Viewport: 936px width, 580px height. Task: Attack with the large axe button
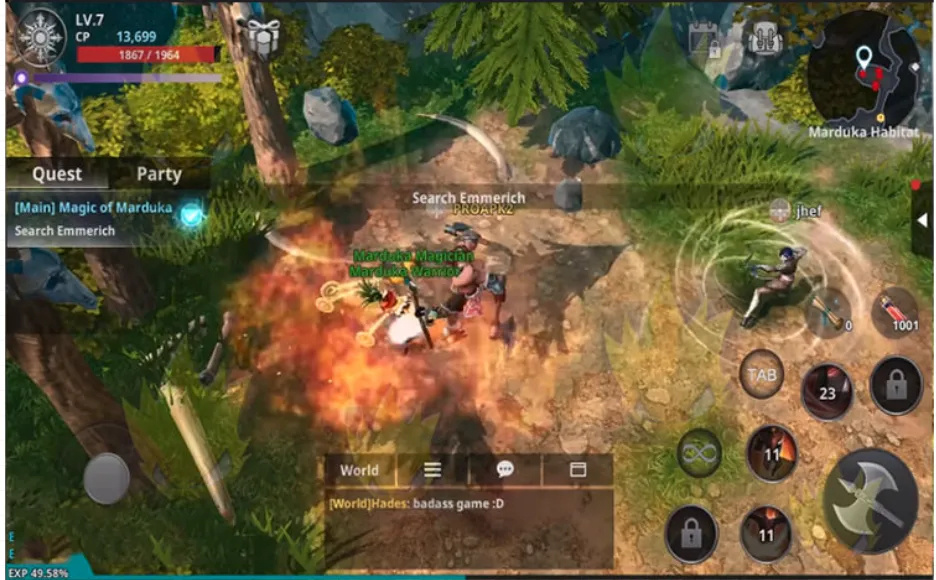tap(870, 498)
